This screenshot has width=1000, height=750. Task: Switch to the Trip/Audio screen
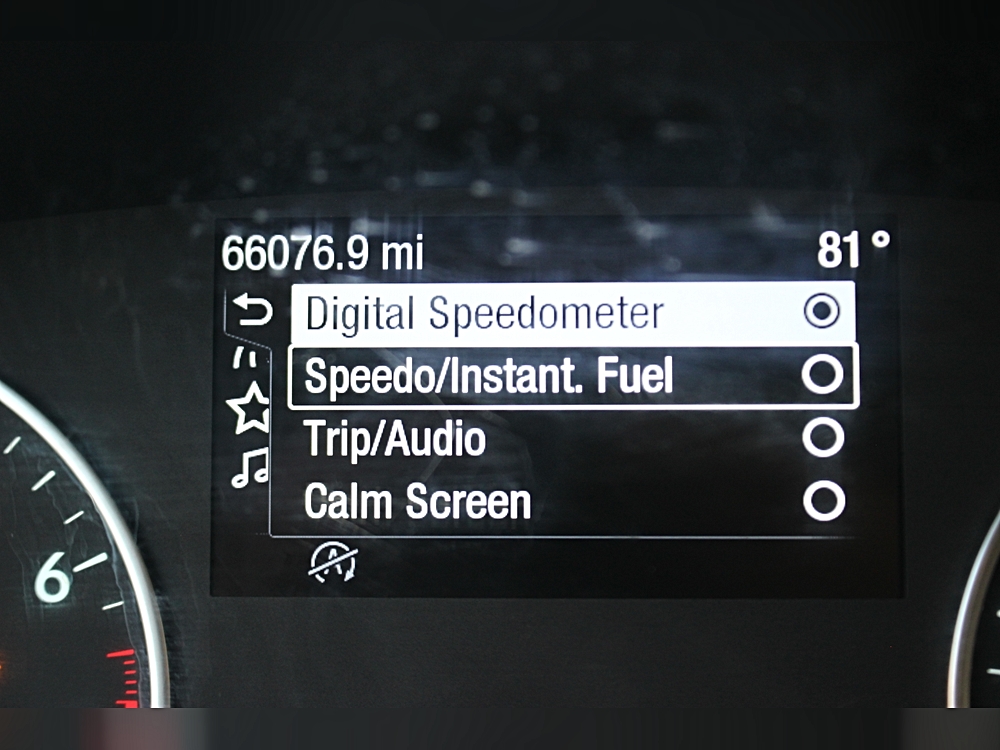tap(395, 440)
